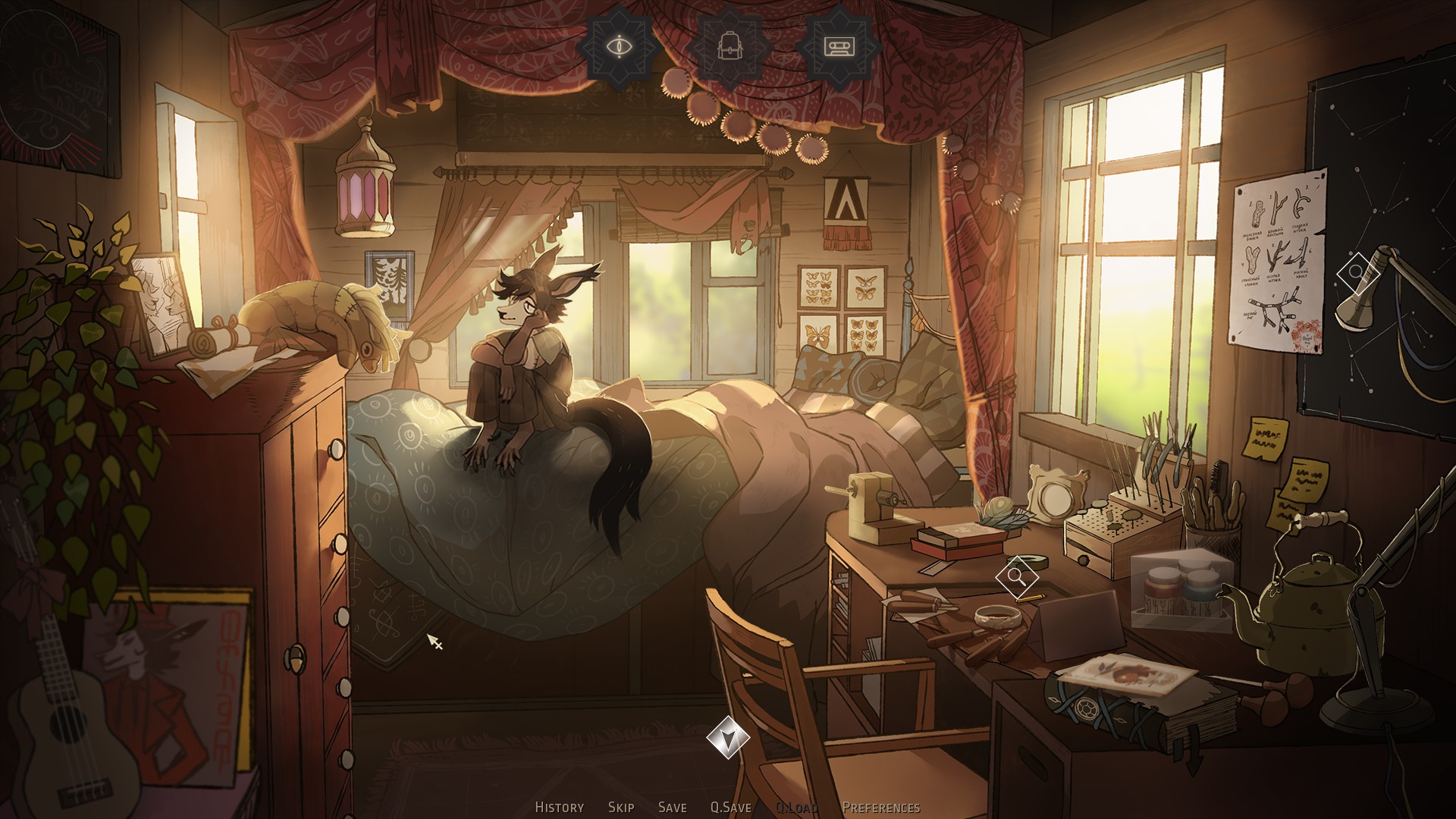
Task: Inspect the desk via magnifier marker
Action: point(1016,577)
